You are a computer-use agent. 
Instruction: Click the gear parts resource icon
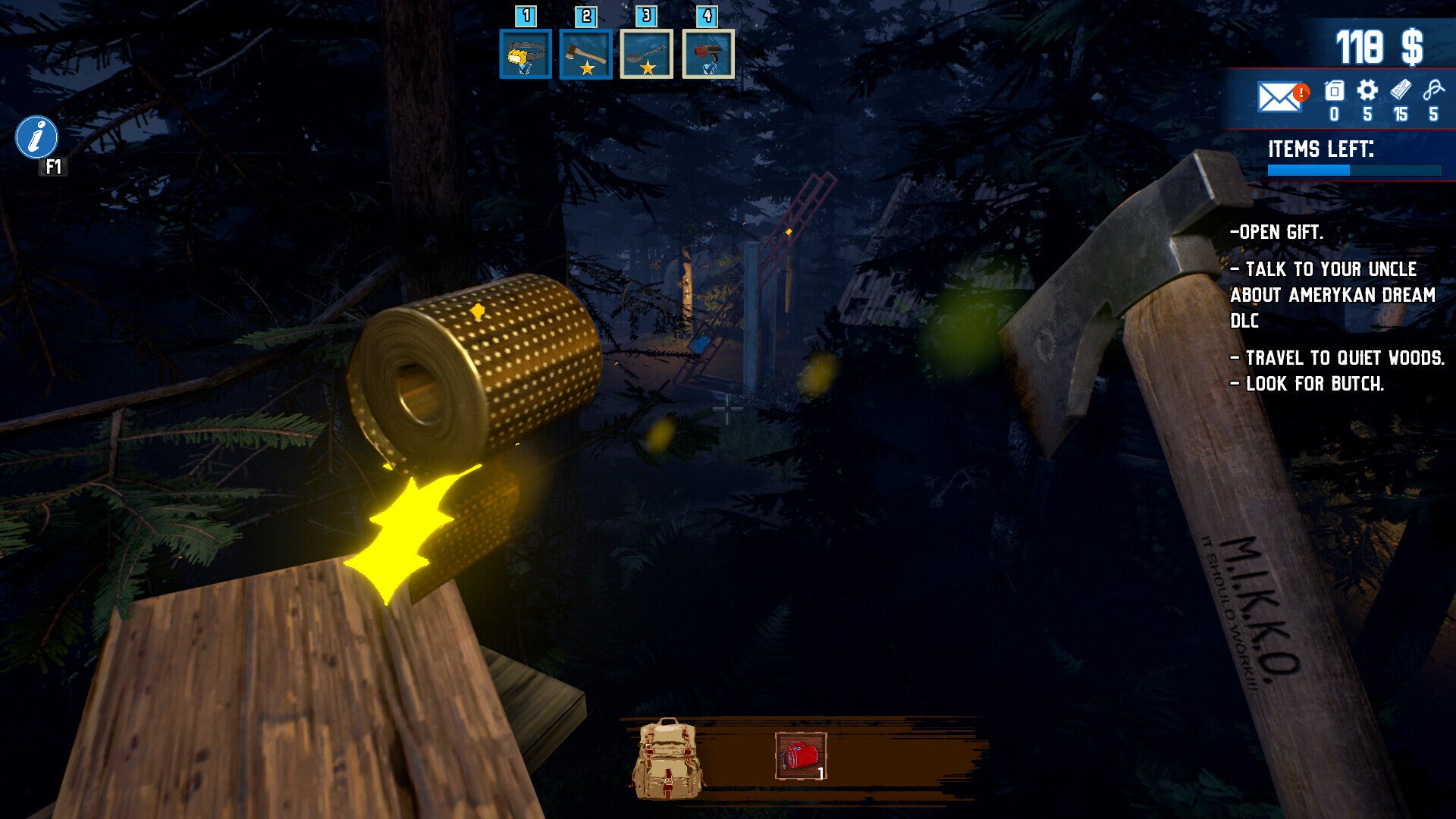(1367, 91)
